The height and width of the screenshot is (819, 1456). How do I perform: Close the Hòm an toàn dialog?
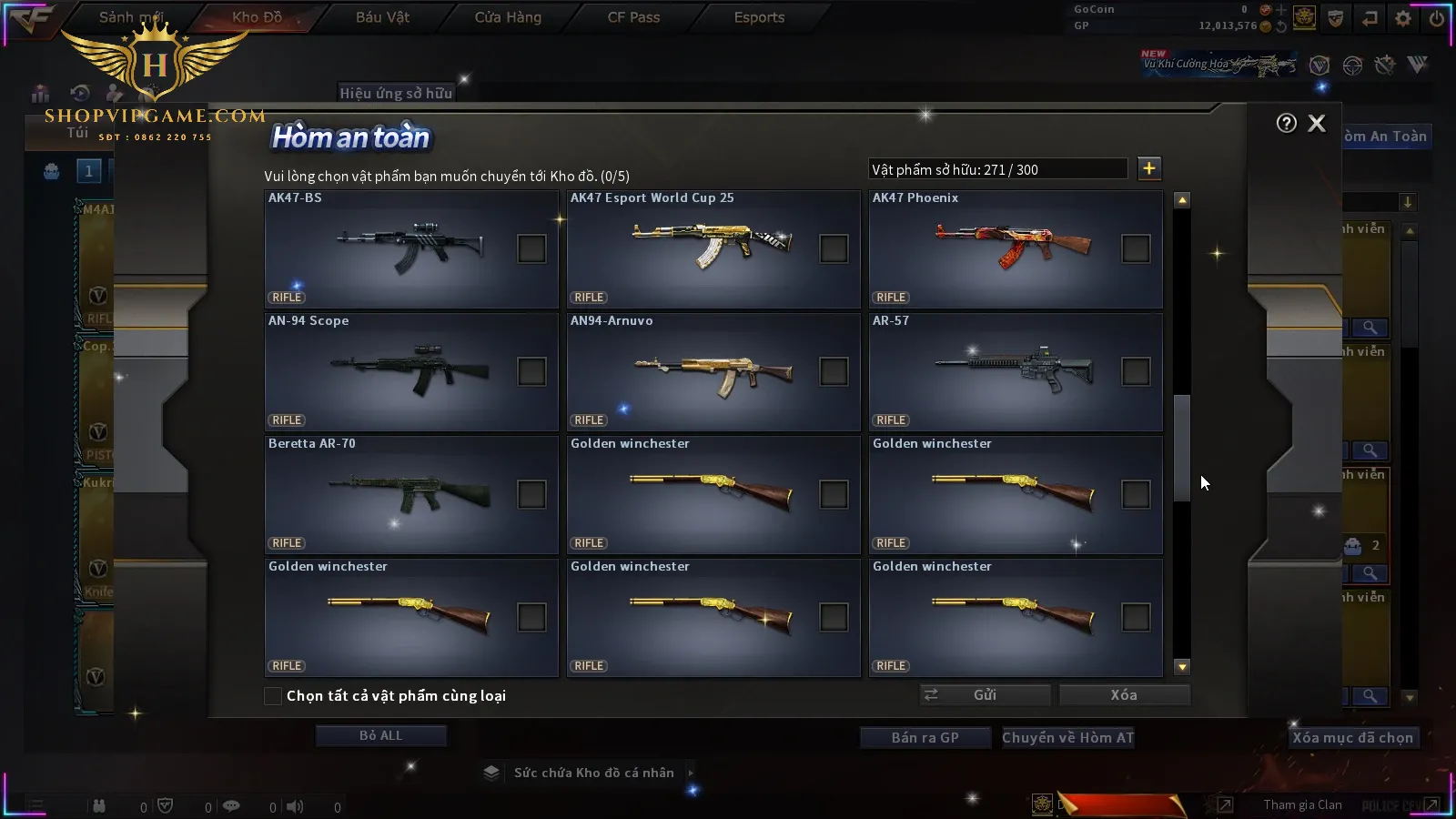click(x=1317, y=124)
